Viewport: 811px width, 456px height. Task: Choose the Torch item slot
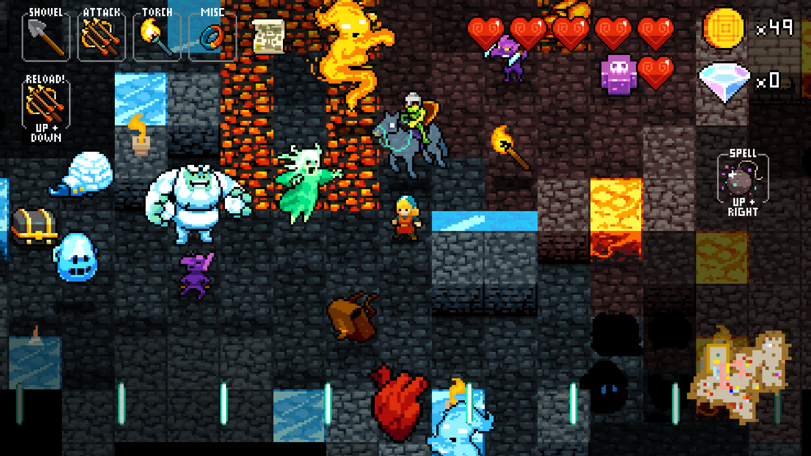[x=157, y=35]
